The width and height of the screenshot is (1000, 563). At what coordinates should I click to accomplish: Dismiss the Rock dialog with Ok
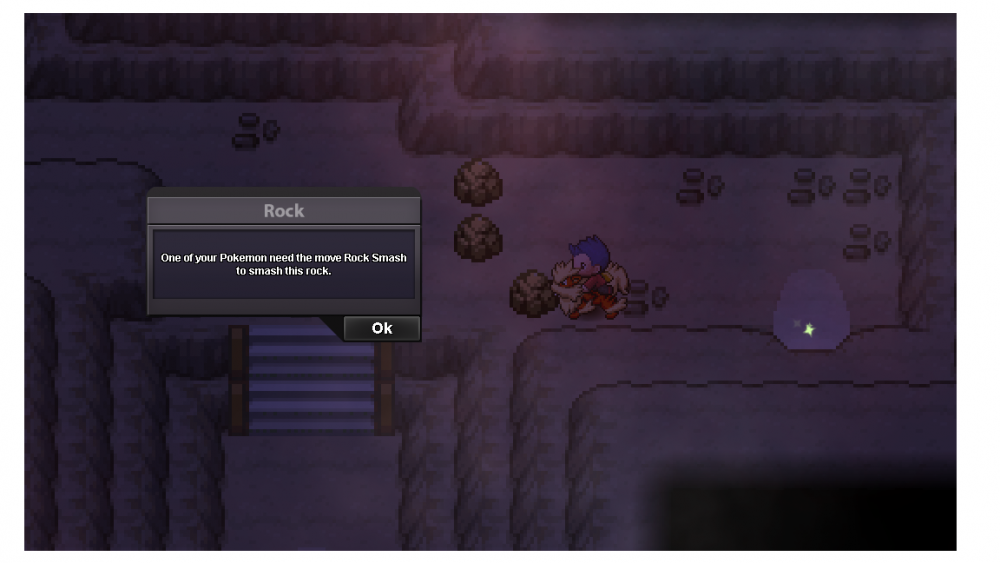pos(381,328)
